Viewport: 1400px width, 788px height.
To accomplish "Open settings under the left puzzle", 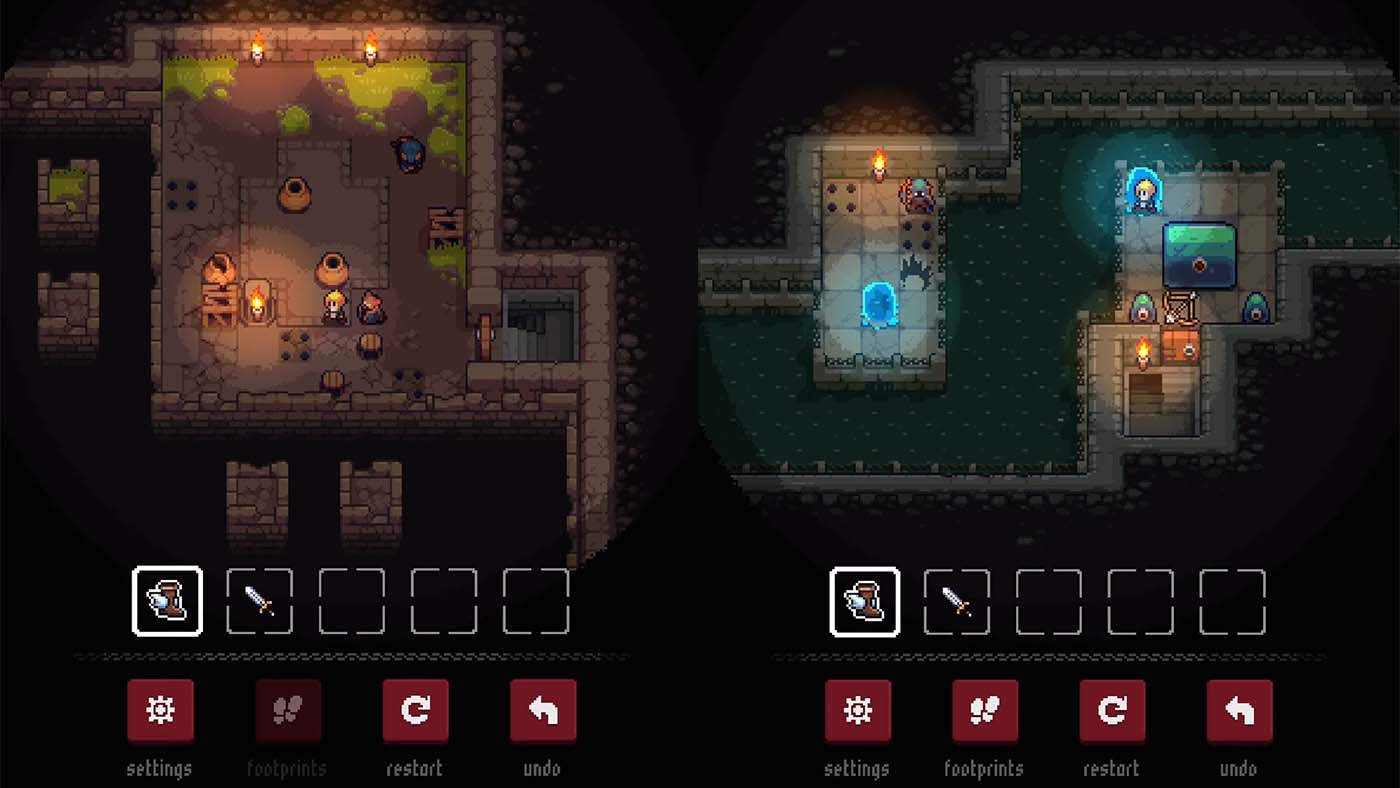I will 160,710.
